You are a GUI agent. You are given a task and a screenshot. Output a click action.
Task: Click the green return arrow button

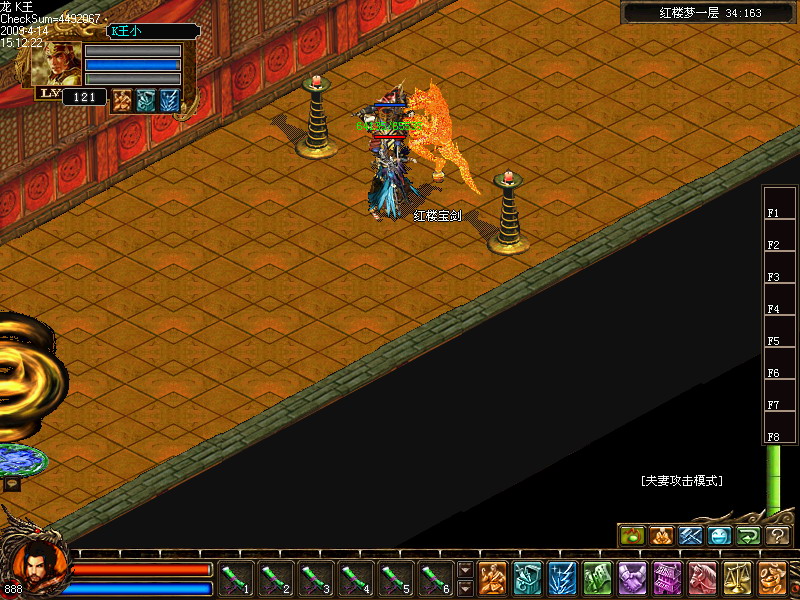pos(748,536)
